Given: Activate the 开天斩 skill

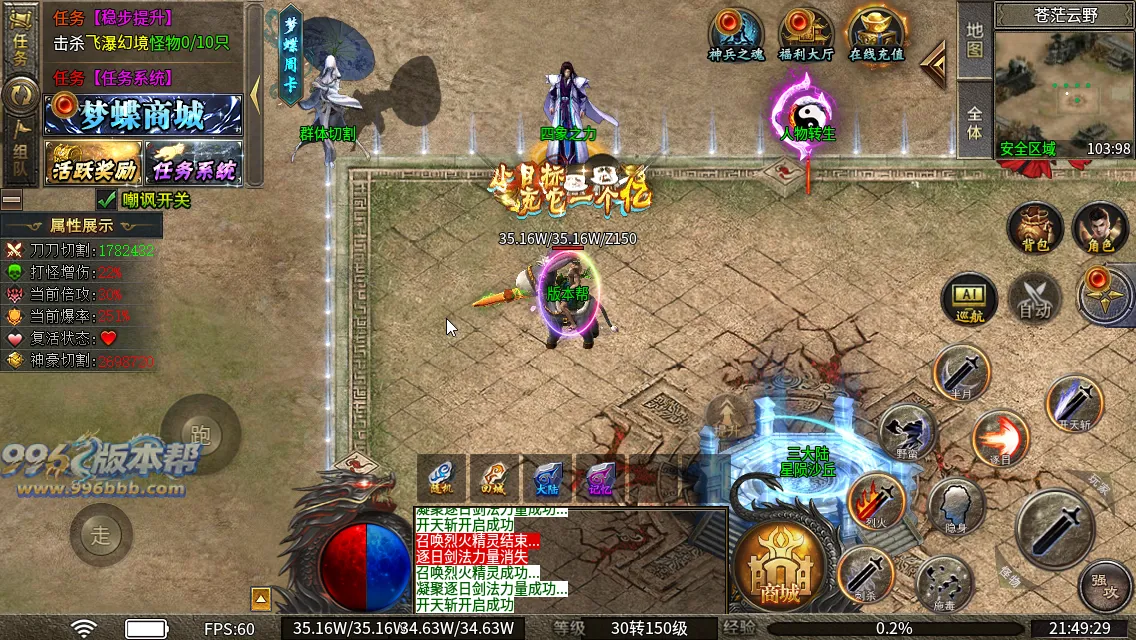Looking at the screenshot, I should (x=1074, y=402).
